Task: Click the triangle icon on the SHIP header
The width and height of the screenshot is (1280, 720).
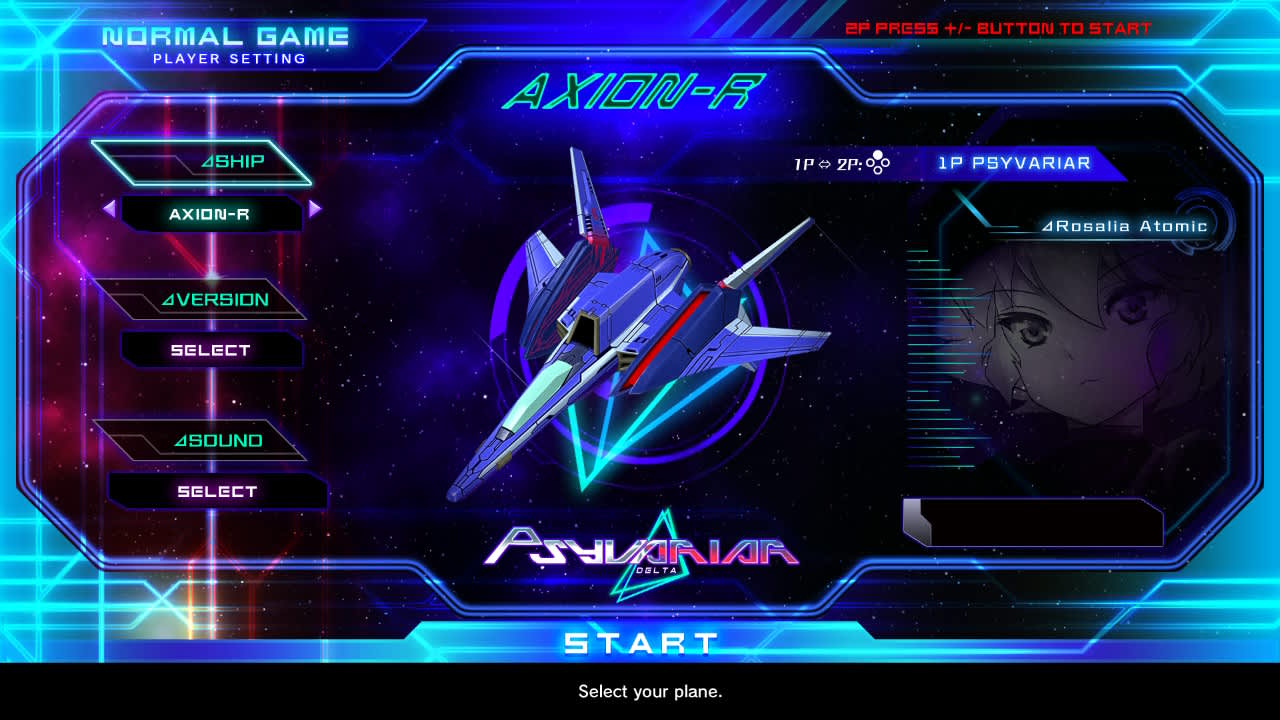Action: tap(204, 160)
